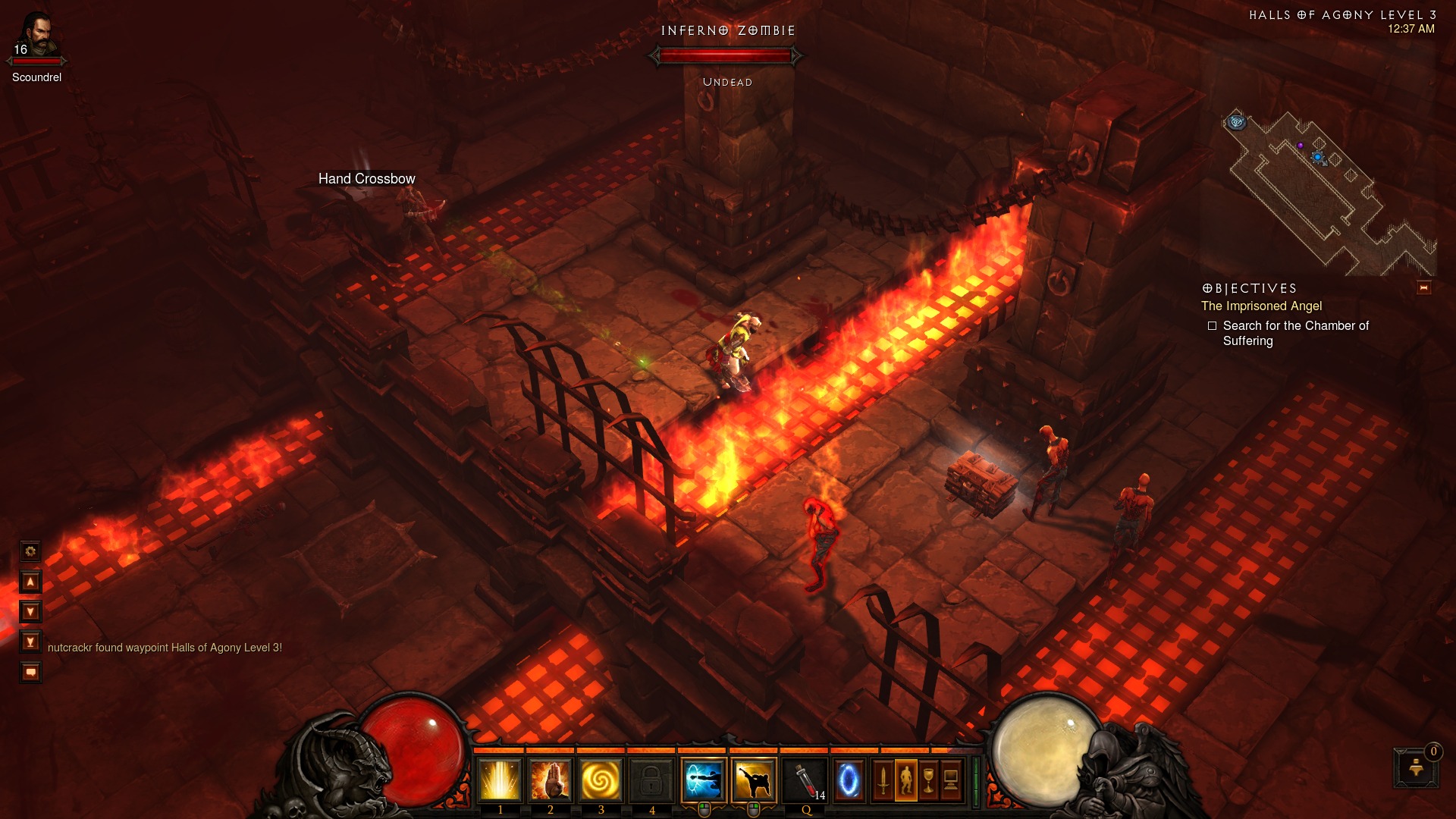Open chat settings with the gear icon
The image size is (1456, 819).
[x=30, y=551]
